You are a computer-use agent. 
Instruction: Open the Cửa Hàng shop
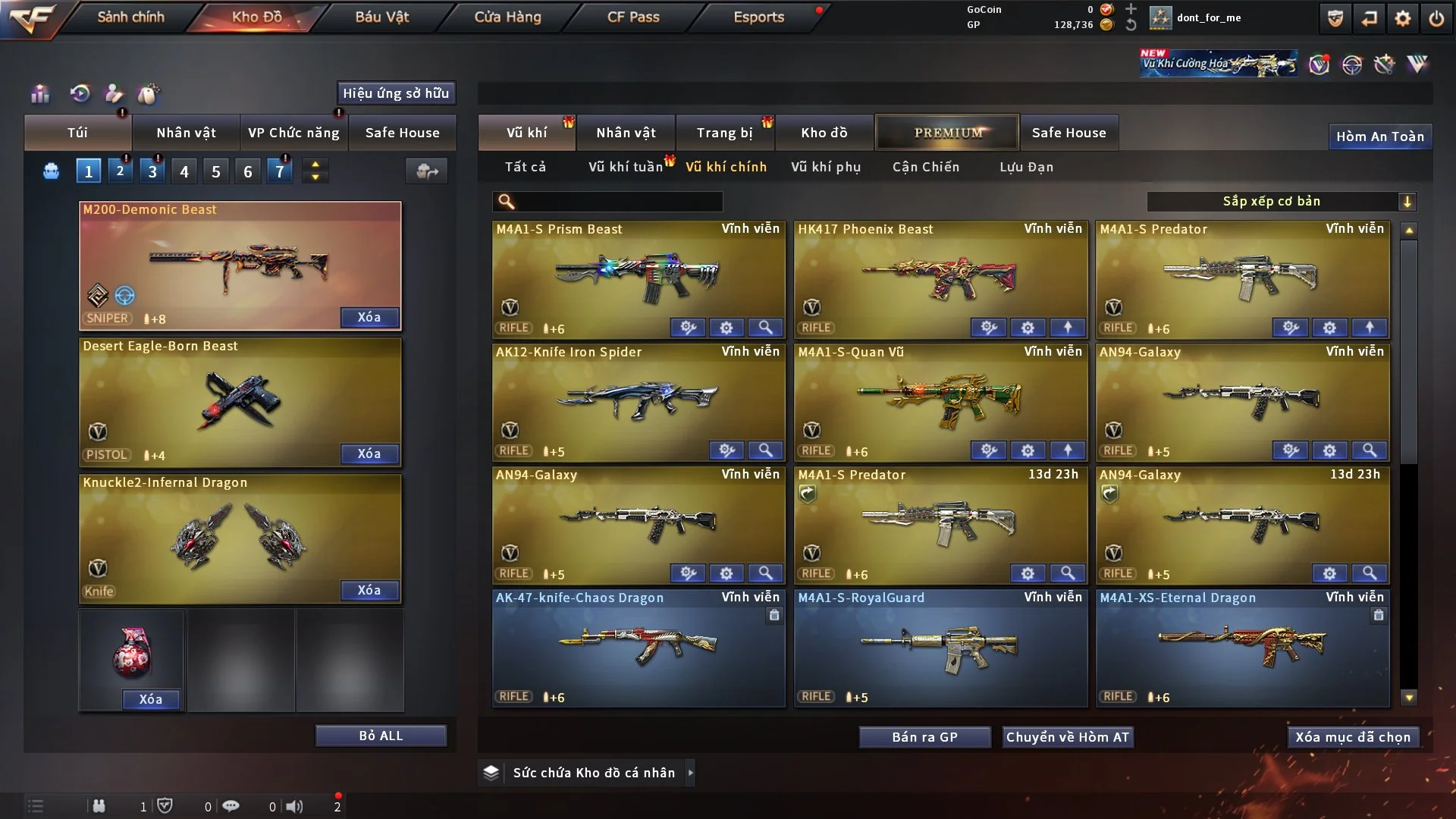click(x=507, y=17)
